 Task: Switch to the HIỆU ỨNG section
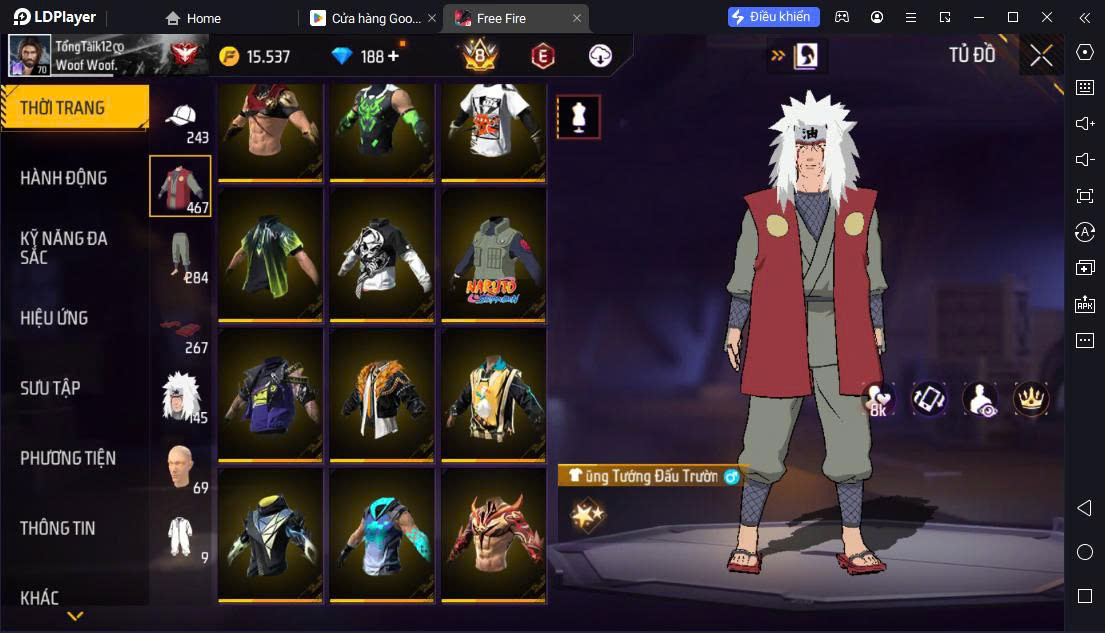pyautogui.click(x=55, y=318)
